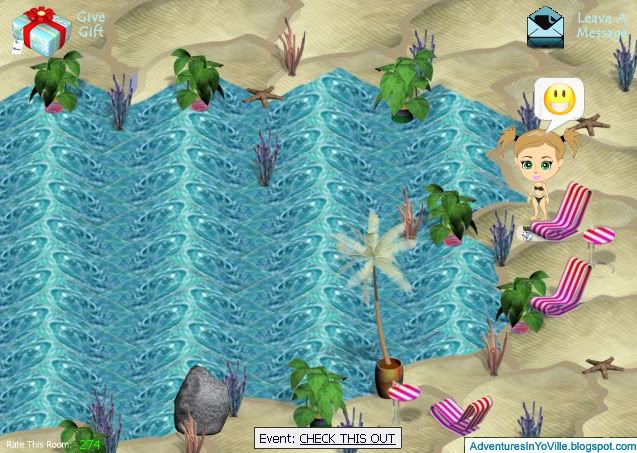637x453 pixels.
Task: Follow the CHECK THIS OUT event link
Action: click(347, 438)
